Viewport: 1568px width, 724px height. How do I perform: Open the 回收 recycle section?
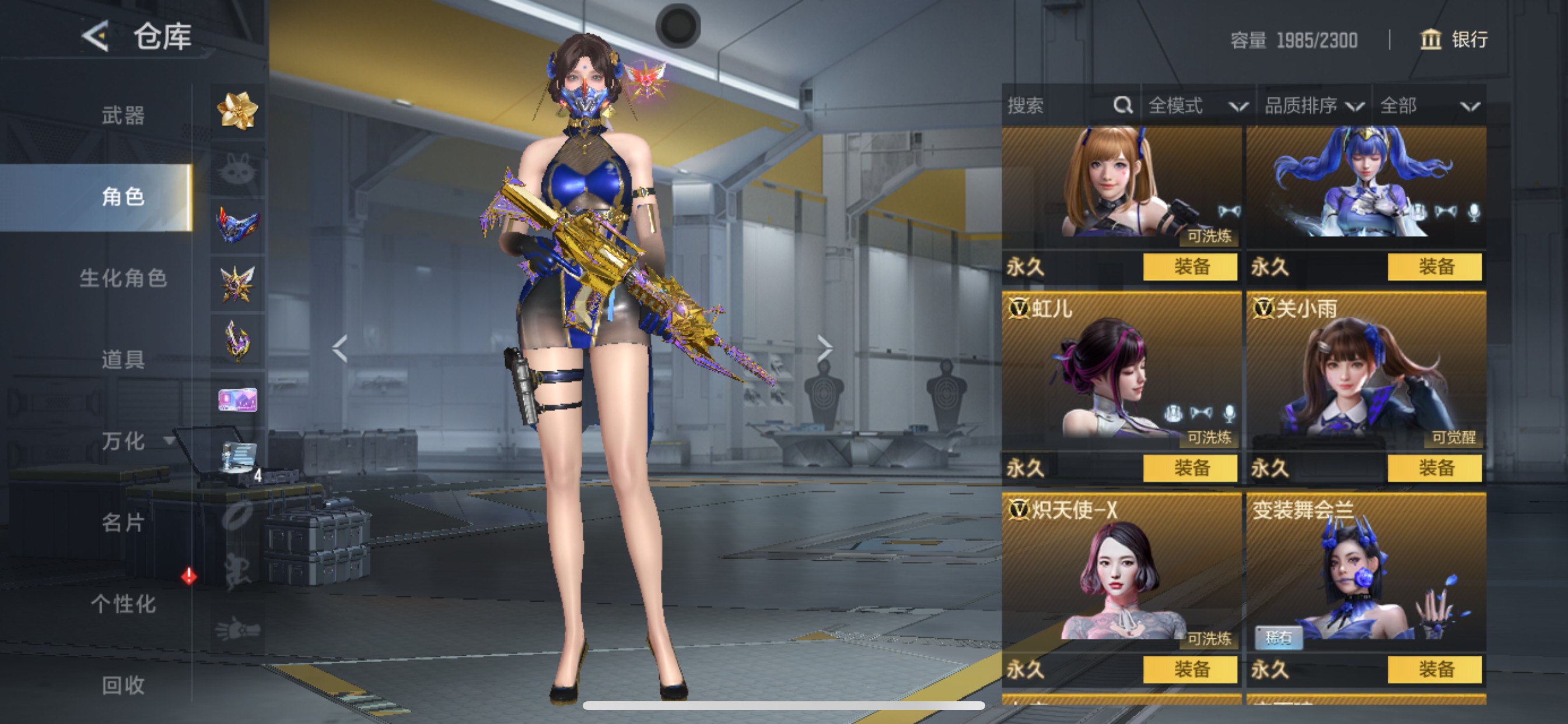123,685
